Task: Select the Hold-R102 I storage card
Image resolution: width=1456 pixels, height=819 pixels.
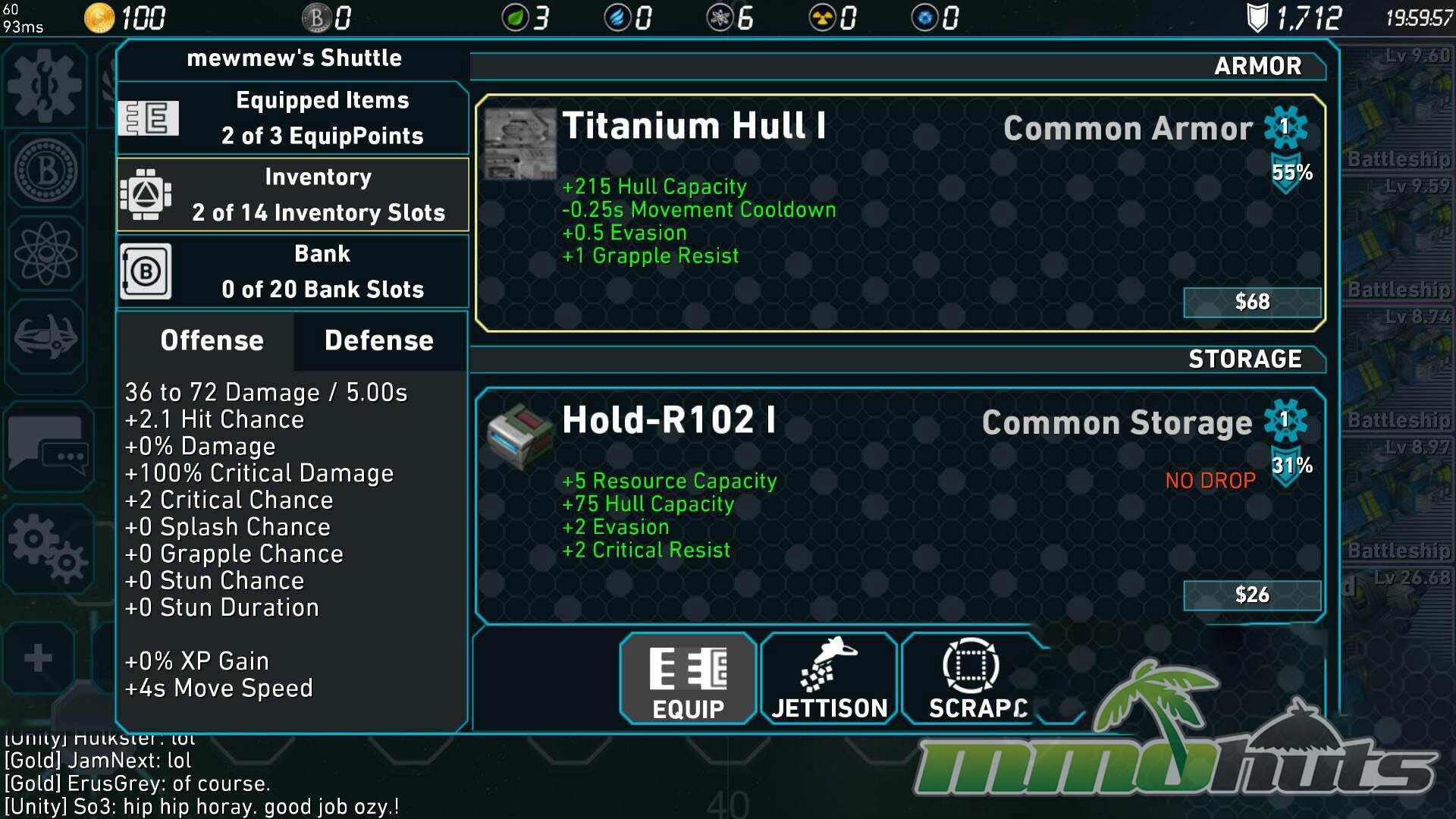Action: pyautogui.click(x=899, y=506)
